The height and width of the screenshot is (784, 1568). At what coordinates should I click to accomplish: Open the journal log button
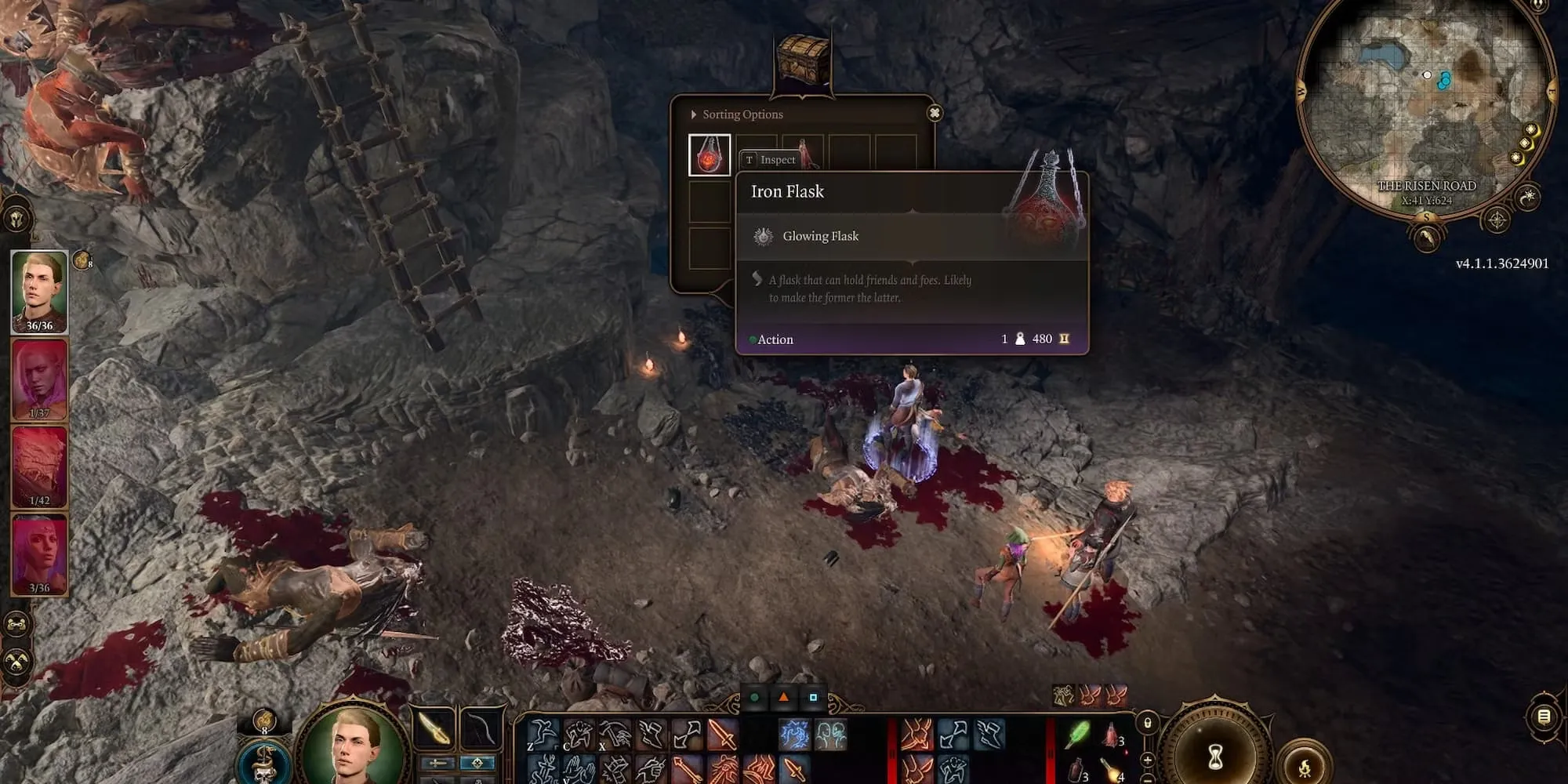click(1543, 717)
